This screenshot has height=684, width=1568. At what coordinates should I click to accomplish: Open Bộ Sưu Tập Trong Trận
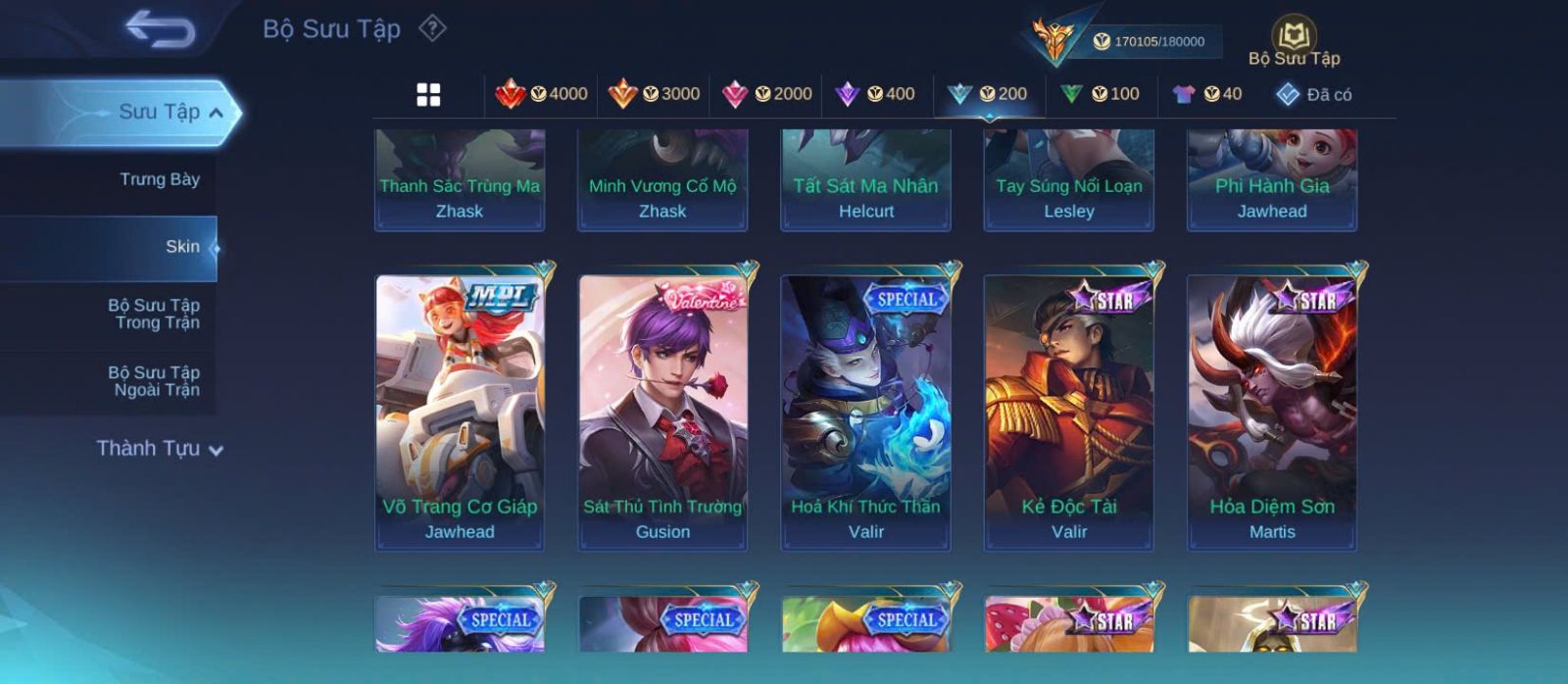(155, 314)
